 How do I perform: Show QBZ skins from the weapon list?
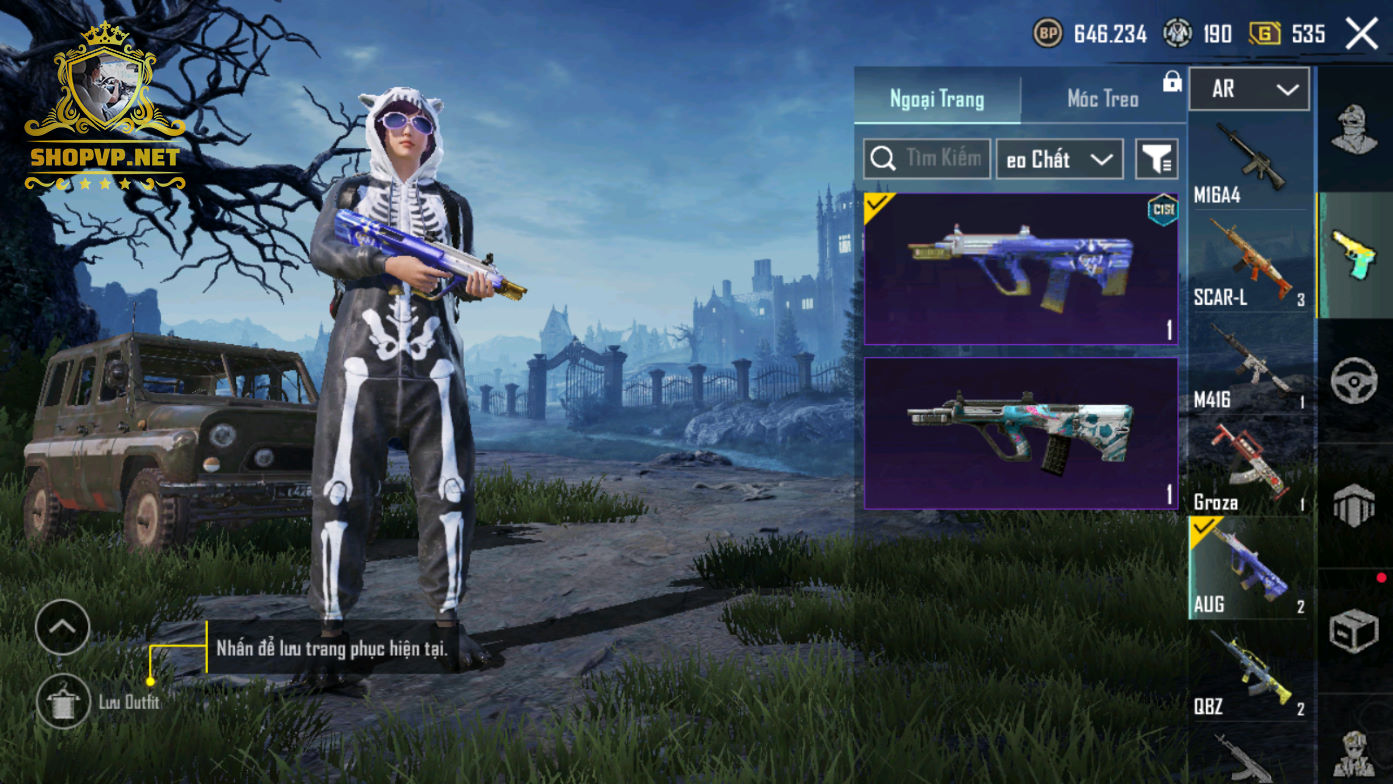pos(1250,672)
